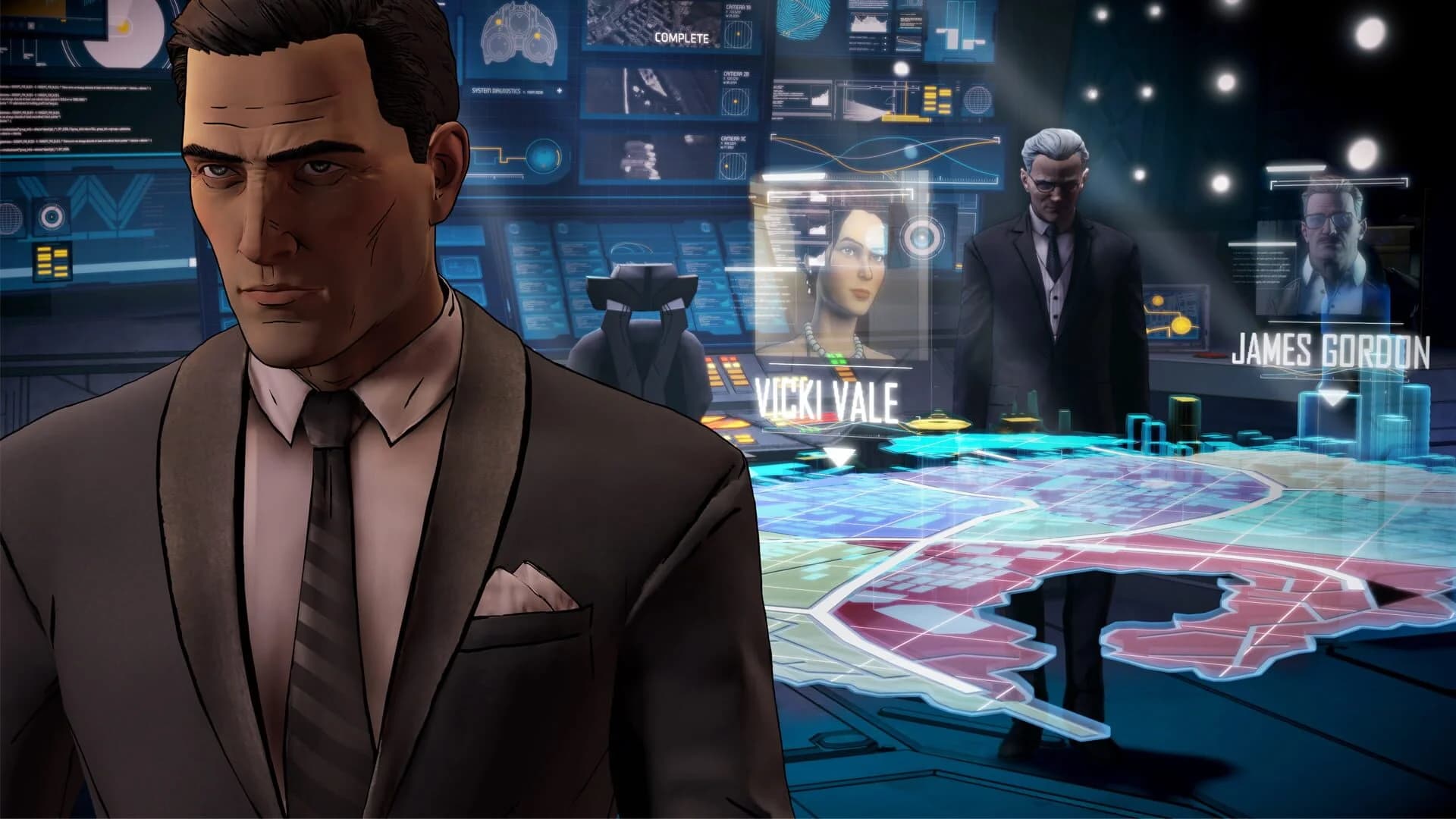Image resolution: width=1456 pixels, height=819 pixels.
Task: Click the Camera 2B radar circle
Action: pos(735,101)
